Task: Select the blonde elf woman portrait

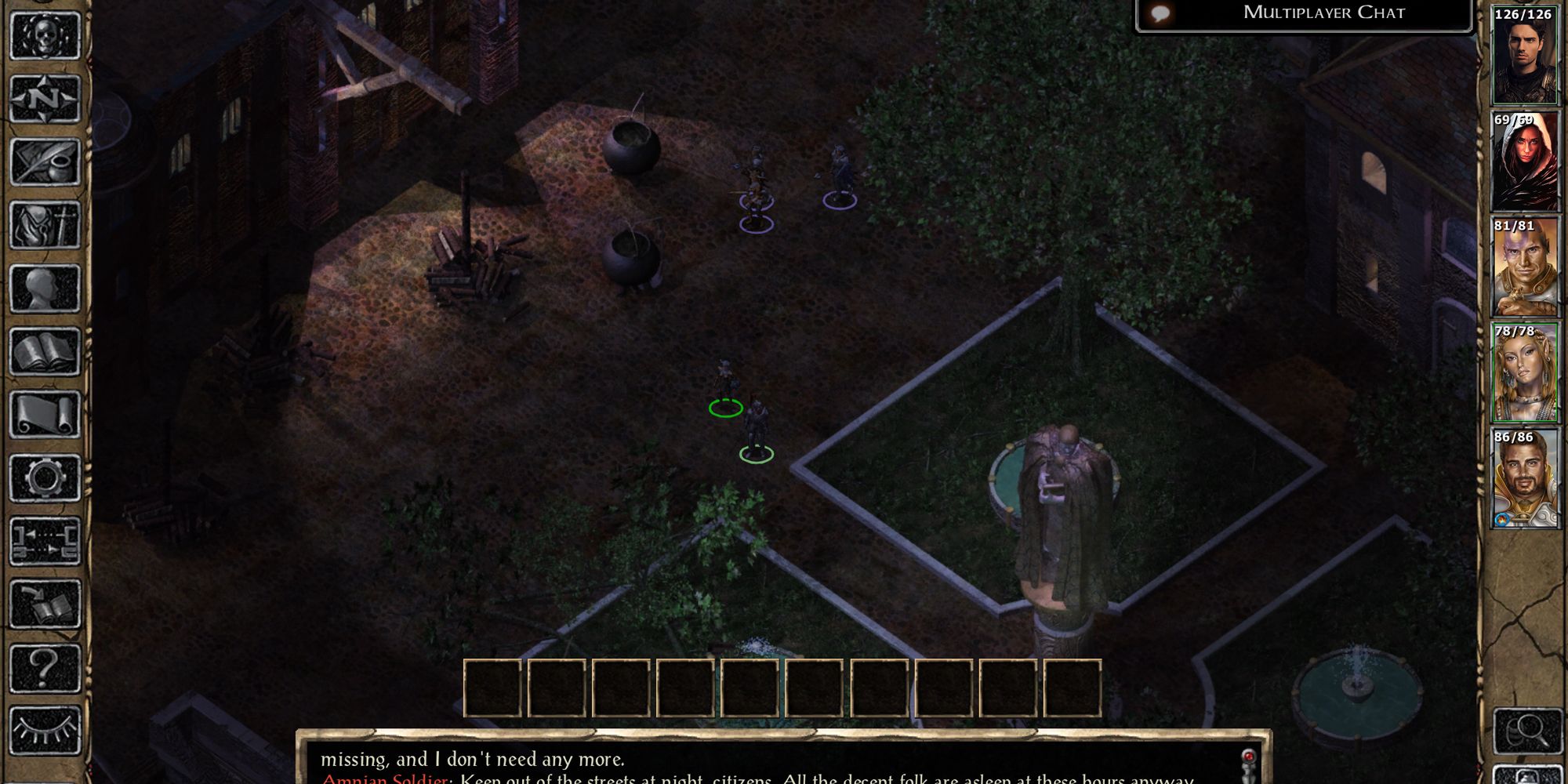Action: [x=1524, y=373]
